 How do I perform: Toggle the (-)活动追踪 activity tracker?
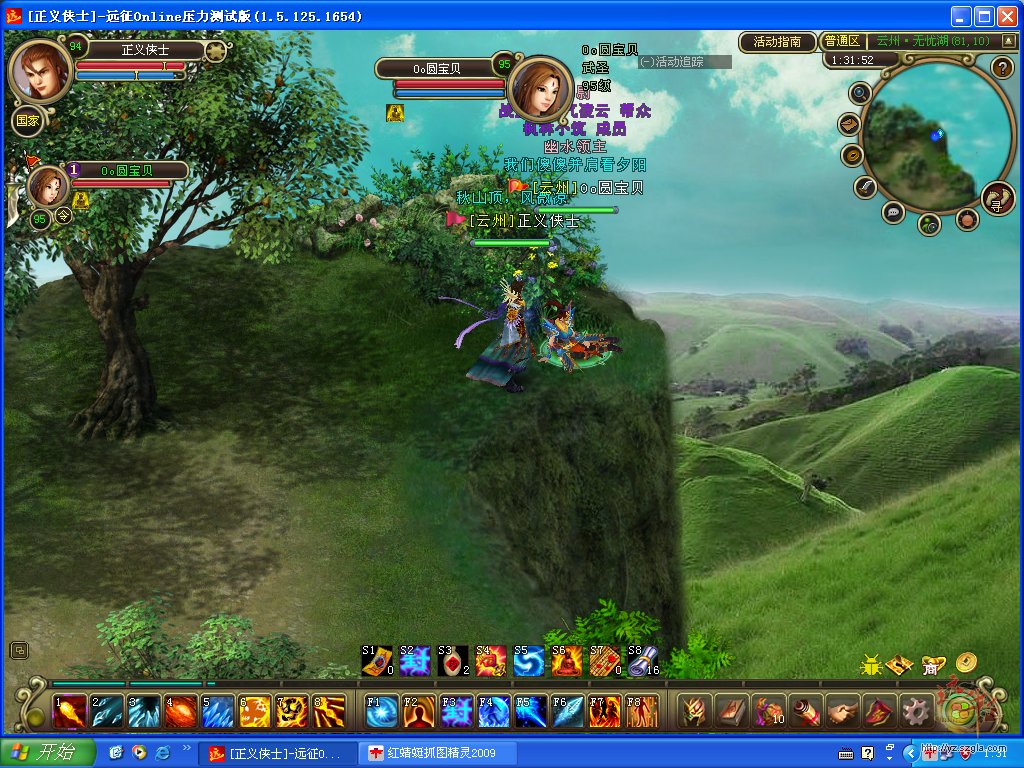(685, 61)
